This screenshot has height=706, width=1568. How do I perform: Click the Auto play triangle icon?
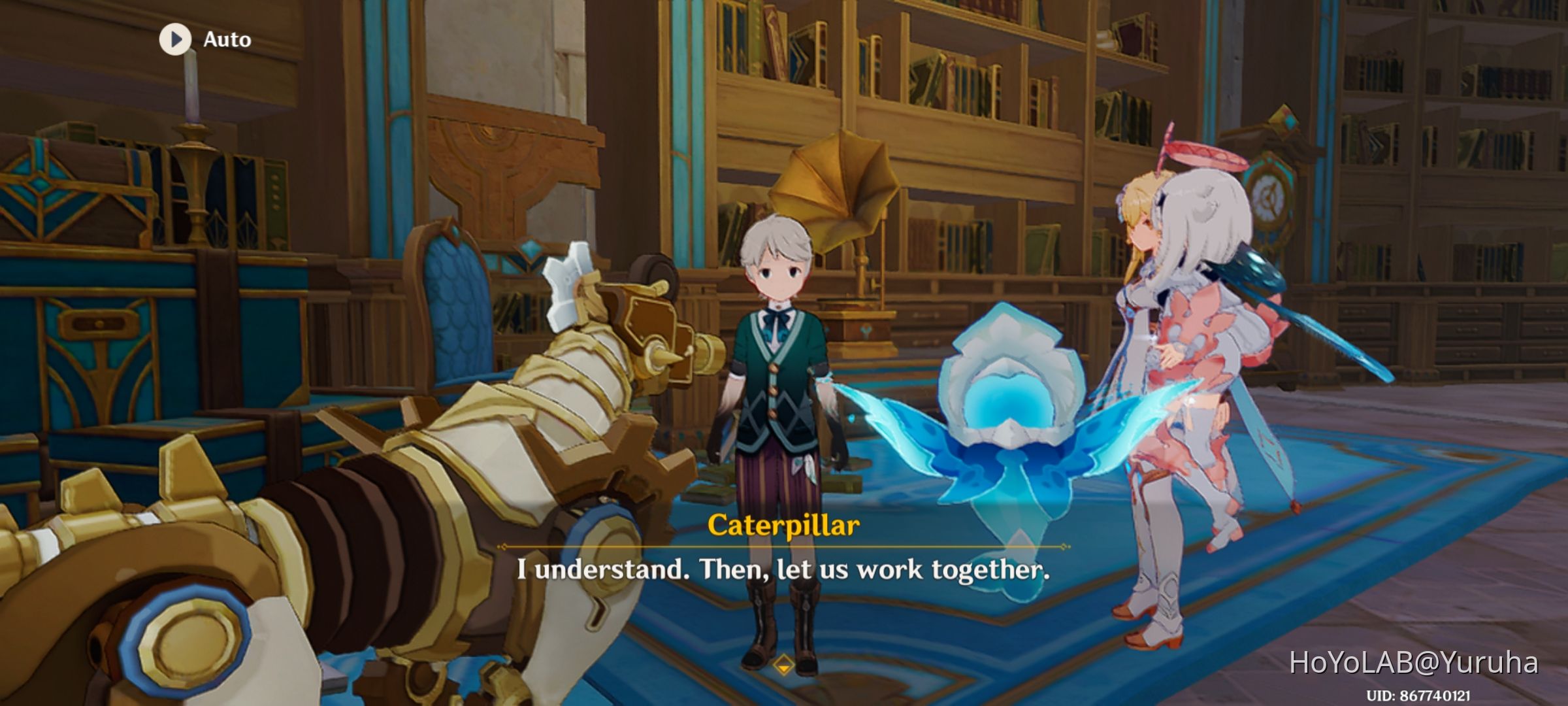(x=174, y=39)
